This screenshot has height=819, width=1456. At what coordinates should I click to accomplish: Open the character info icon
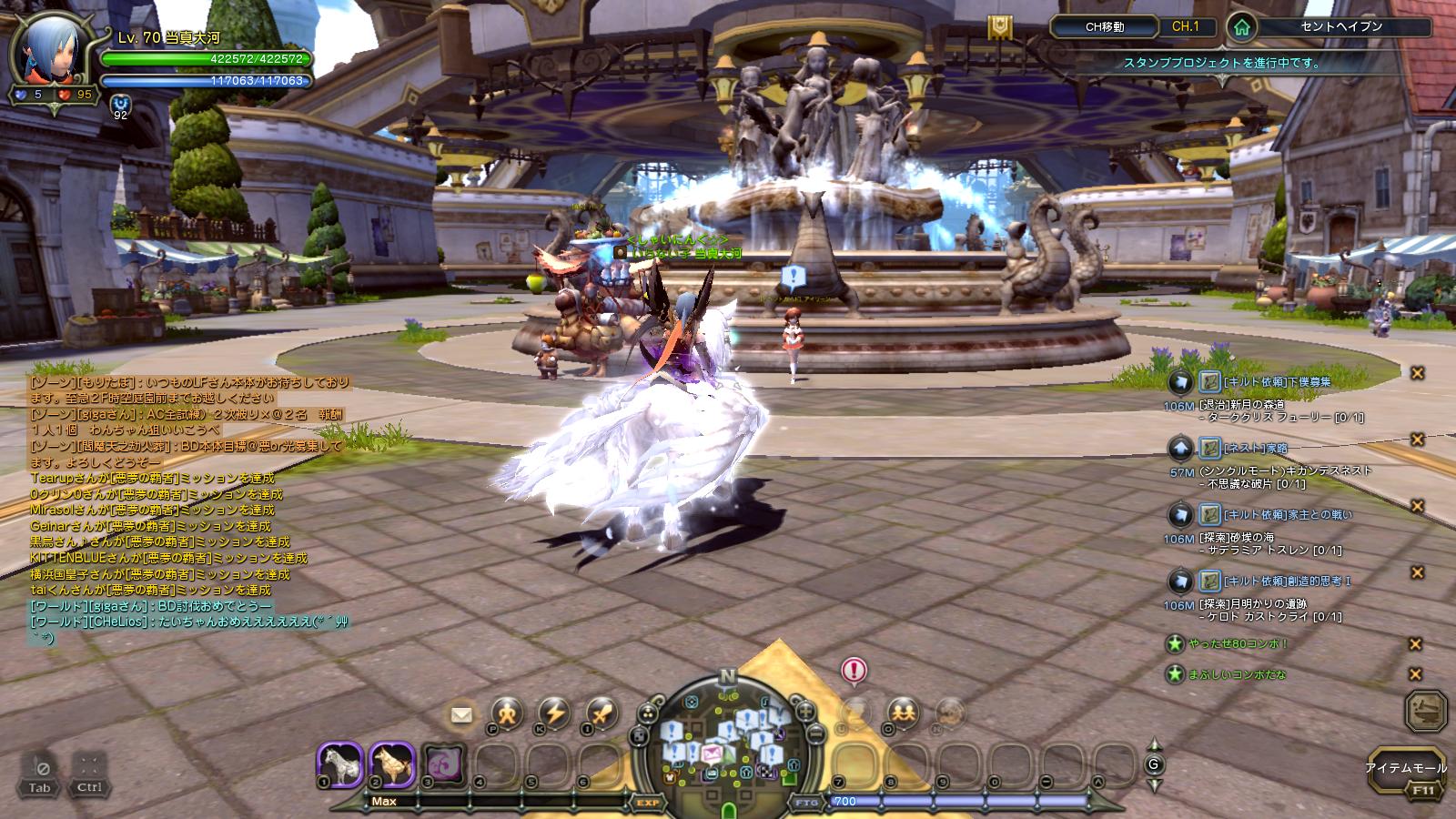507,714
